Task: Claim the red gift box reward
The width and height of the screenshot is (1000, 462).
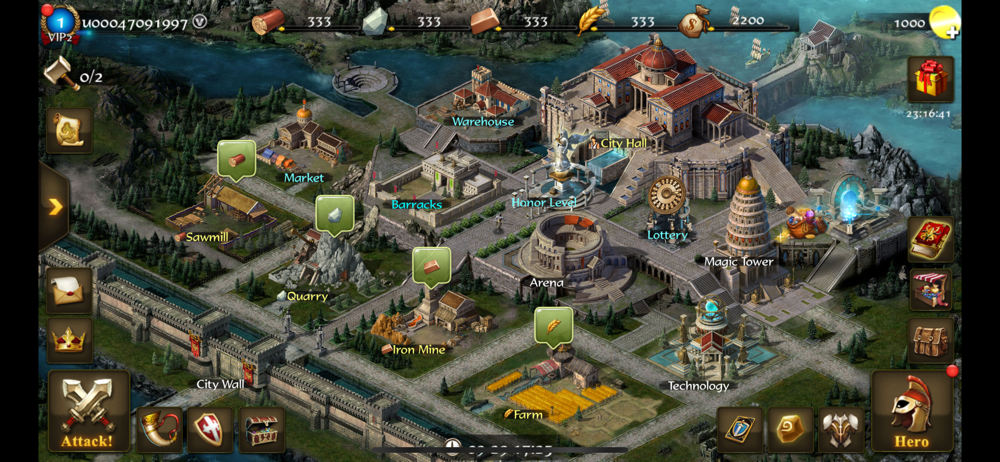Action: point(929,80)
